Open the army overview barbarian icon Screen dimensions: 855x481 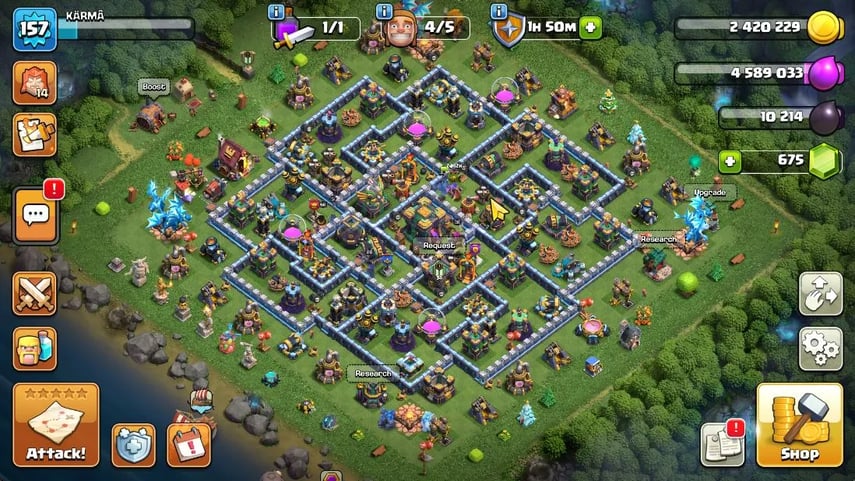tap(34, 349)
